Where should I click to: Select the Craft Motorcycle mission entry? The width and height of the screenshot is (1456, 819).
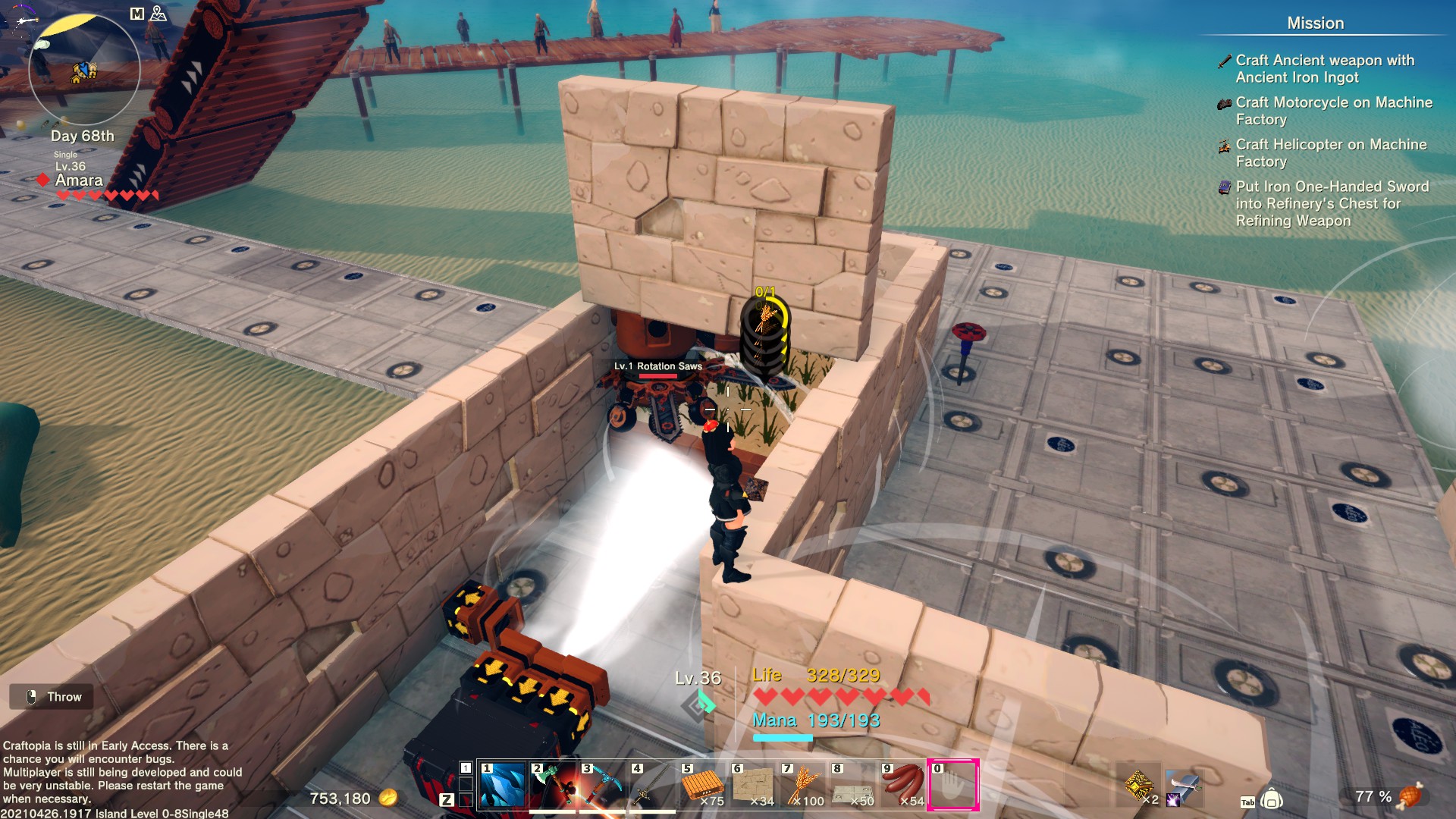coord(1333,111)
